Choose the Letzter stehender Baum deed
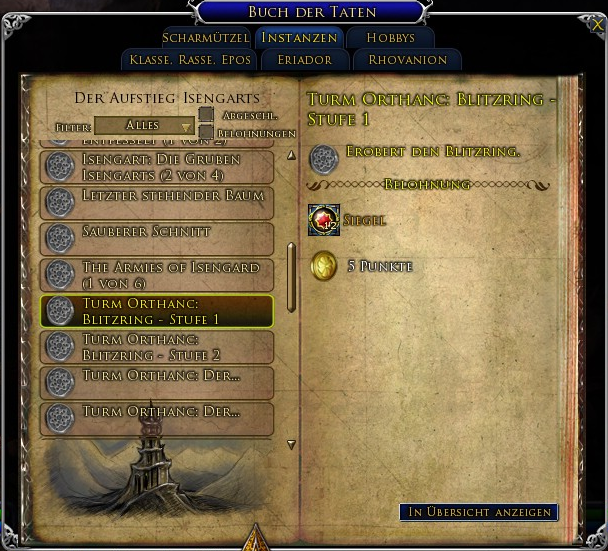The width and height of the screenshot is (608, 551). pos(157,202)
